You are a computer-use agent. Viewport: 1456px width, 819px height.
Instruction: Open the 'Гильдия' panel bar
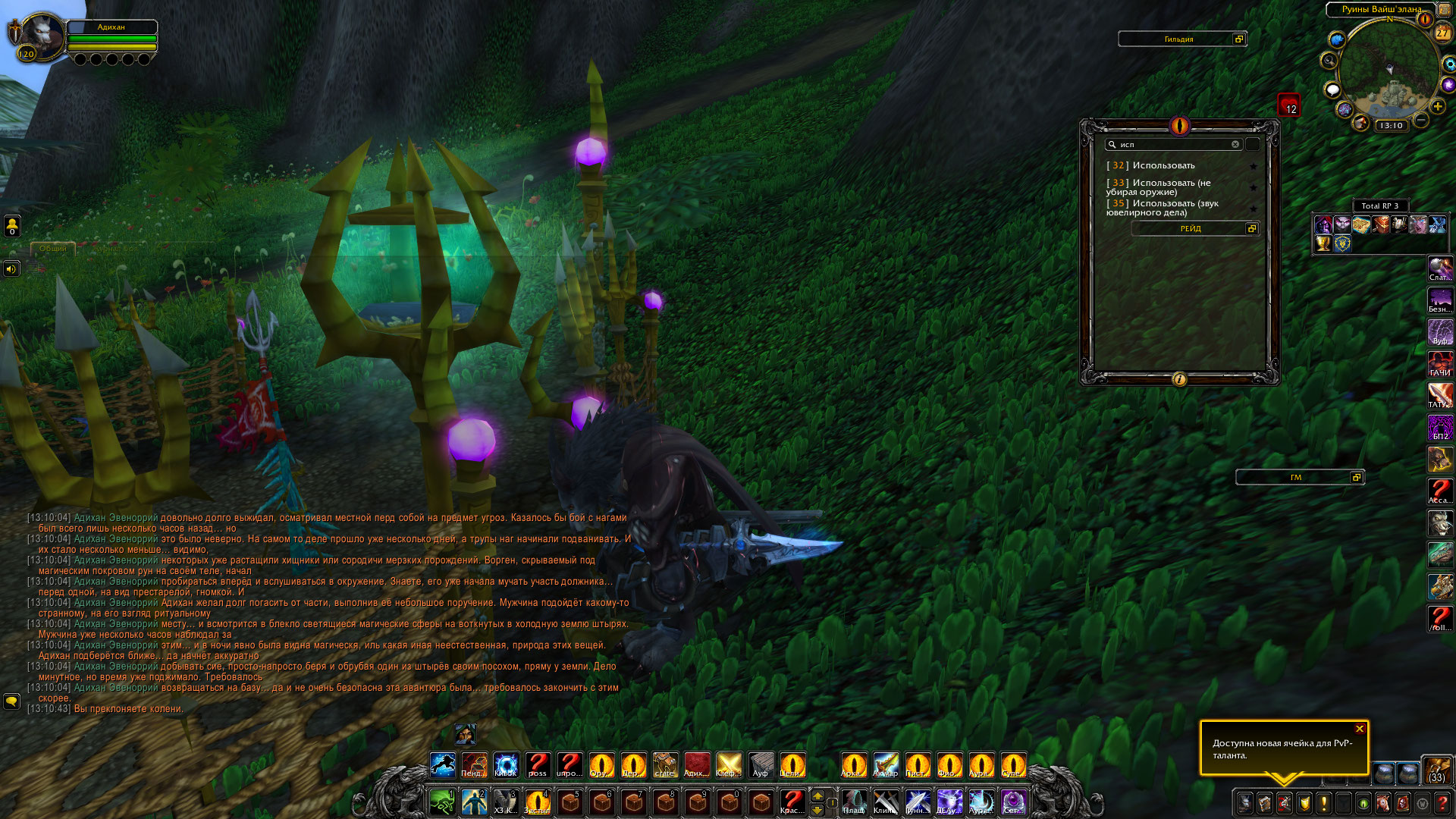click(x=1178, y=39)
